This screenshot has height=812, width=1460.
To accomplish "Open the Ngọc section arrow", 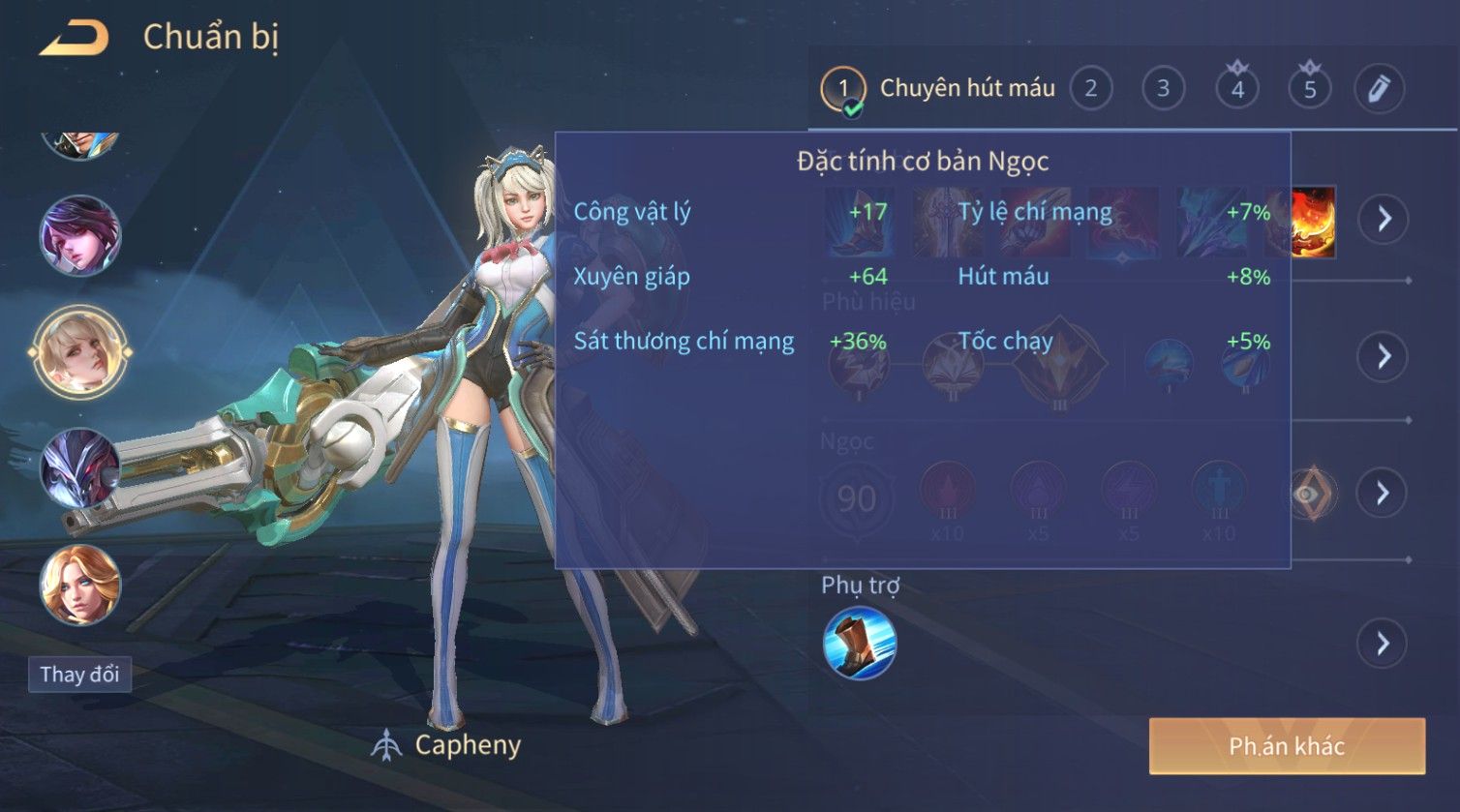I will [1384, 494].
